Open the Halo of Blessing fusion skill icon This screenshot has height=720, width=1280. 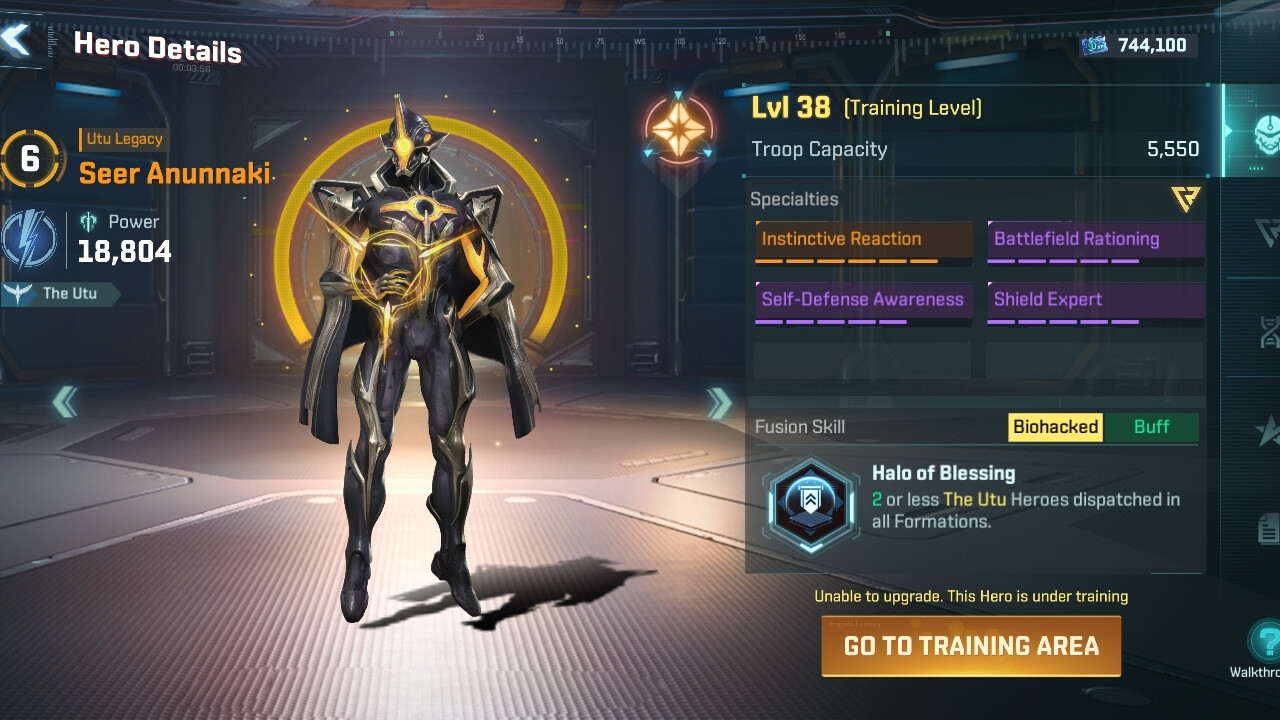810,506
